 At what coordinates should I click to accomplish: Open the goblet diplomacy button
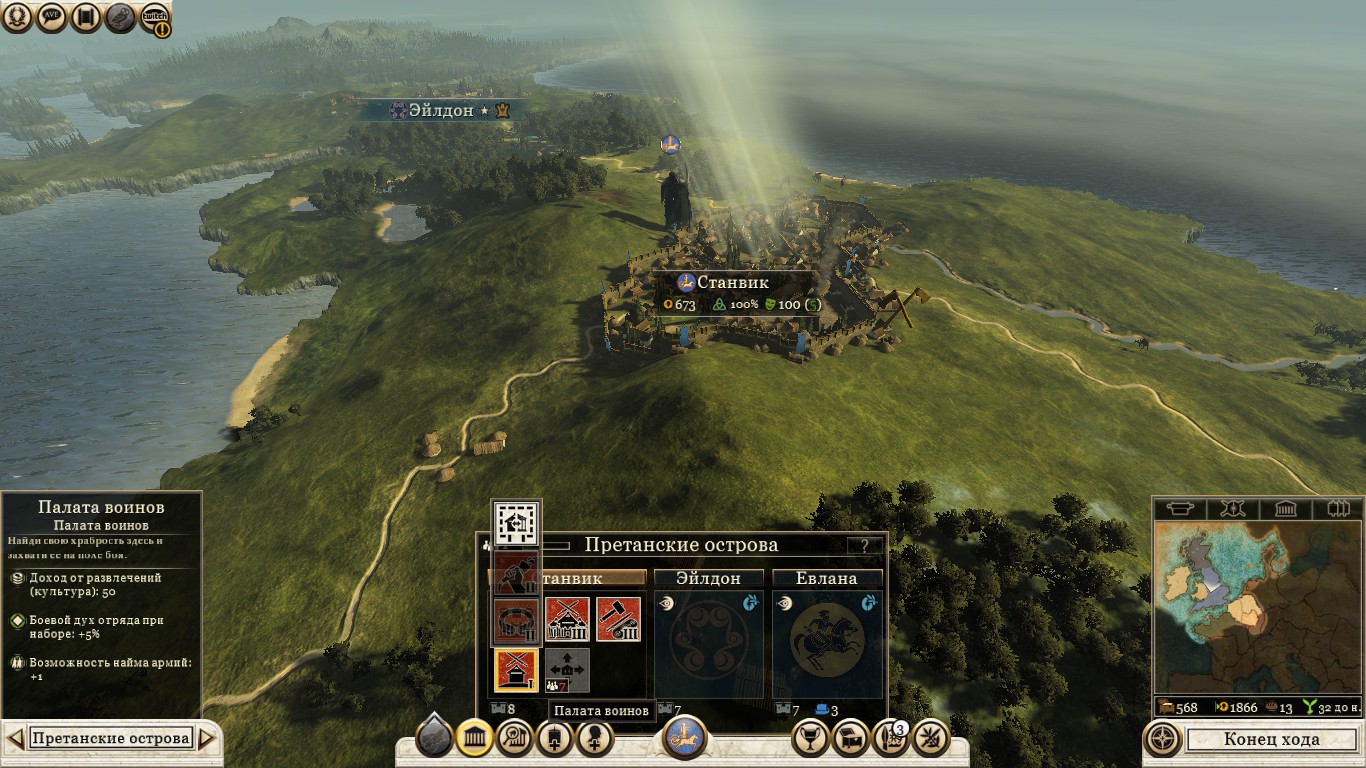[x=810, y=739]
